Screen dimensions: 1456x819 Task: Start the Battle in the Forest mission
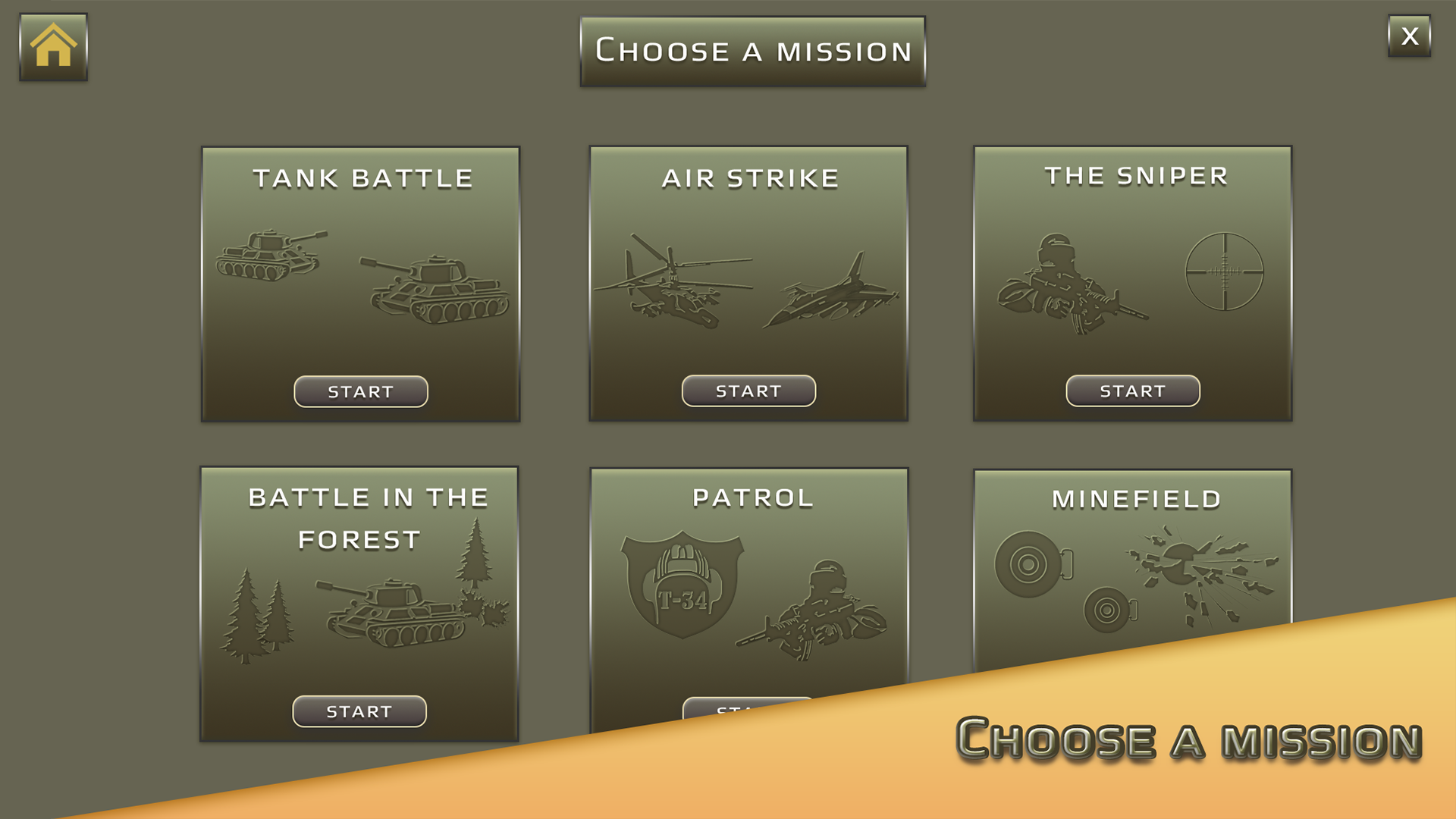359,711
